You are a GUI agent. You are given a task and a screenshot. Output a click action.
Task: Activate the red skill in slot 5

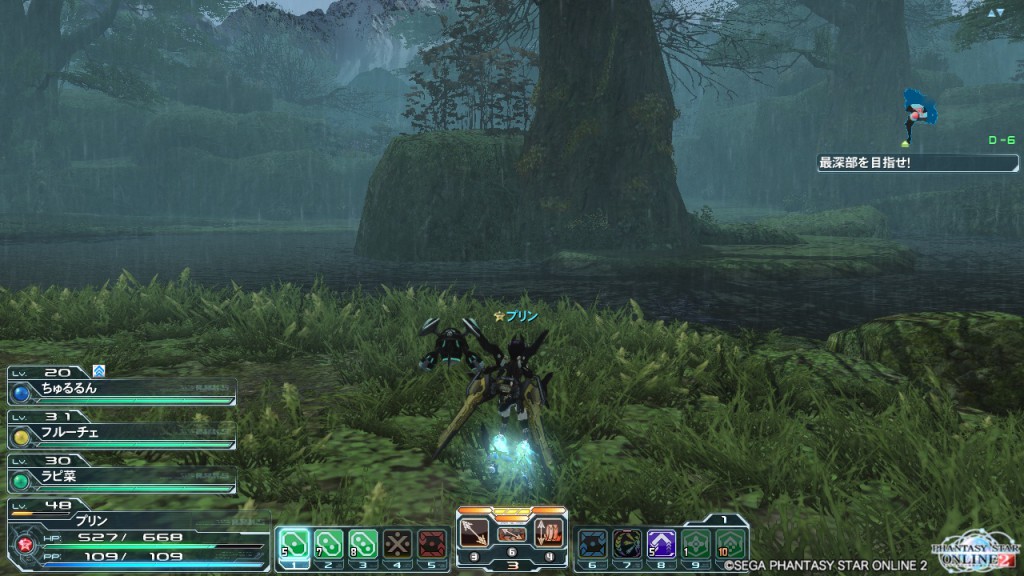click(x=431, y=543)
